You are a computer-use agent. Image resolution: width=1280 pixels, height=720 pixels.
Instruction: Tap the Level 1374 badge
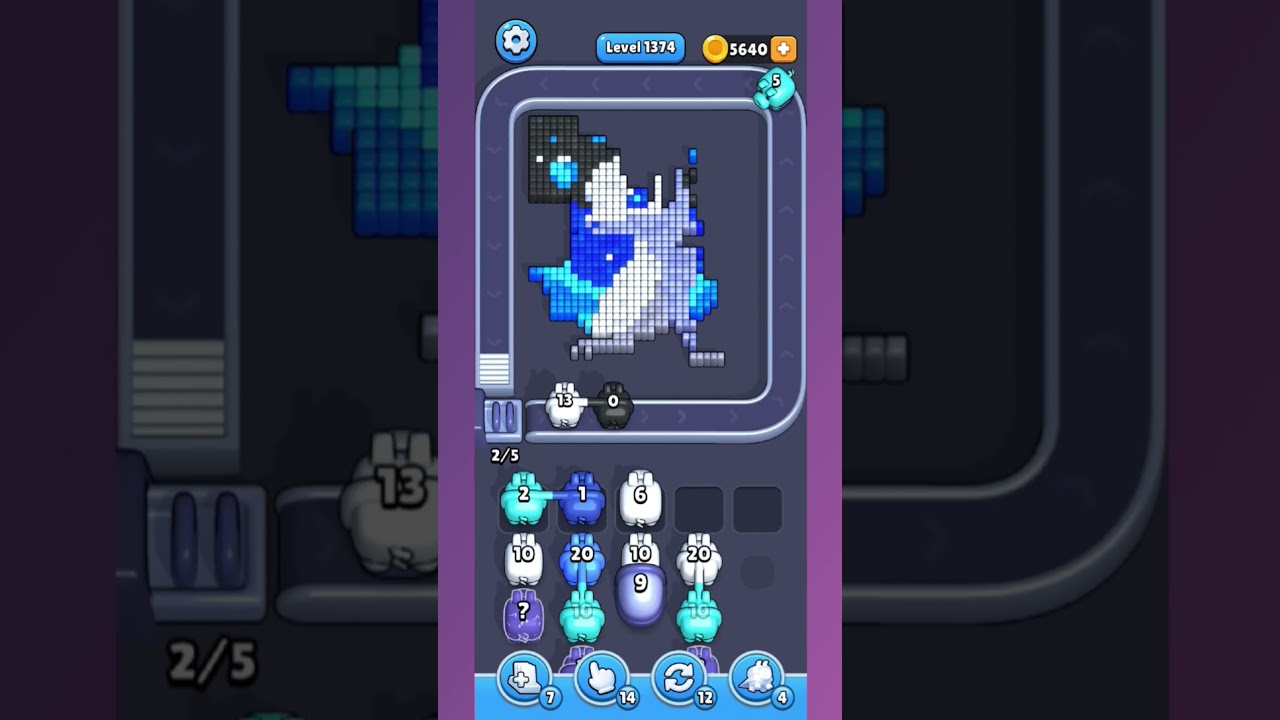639,46
